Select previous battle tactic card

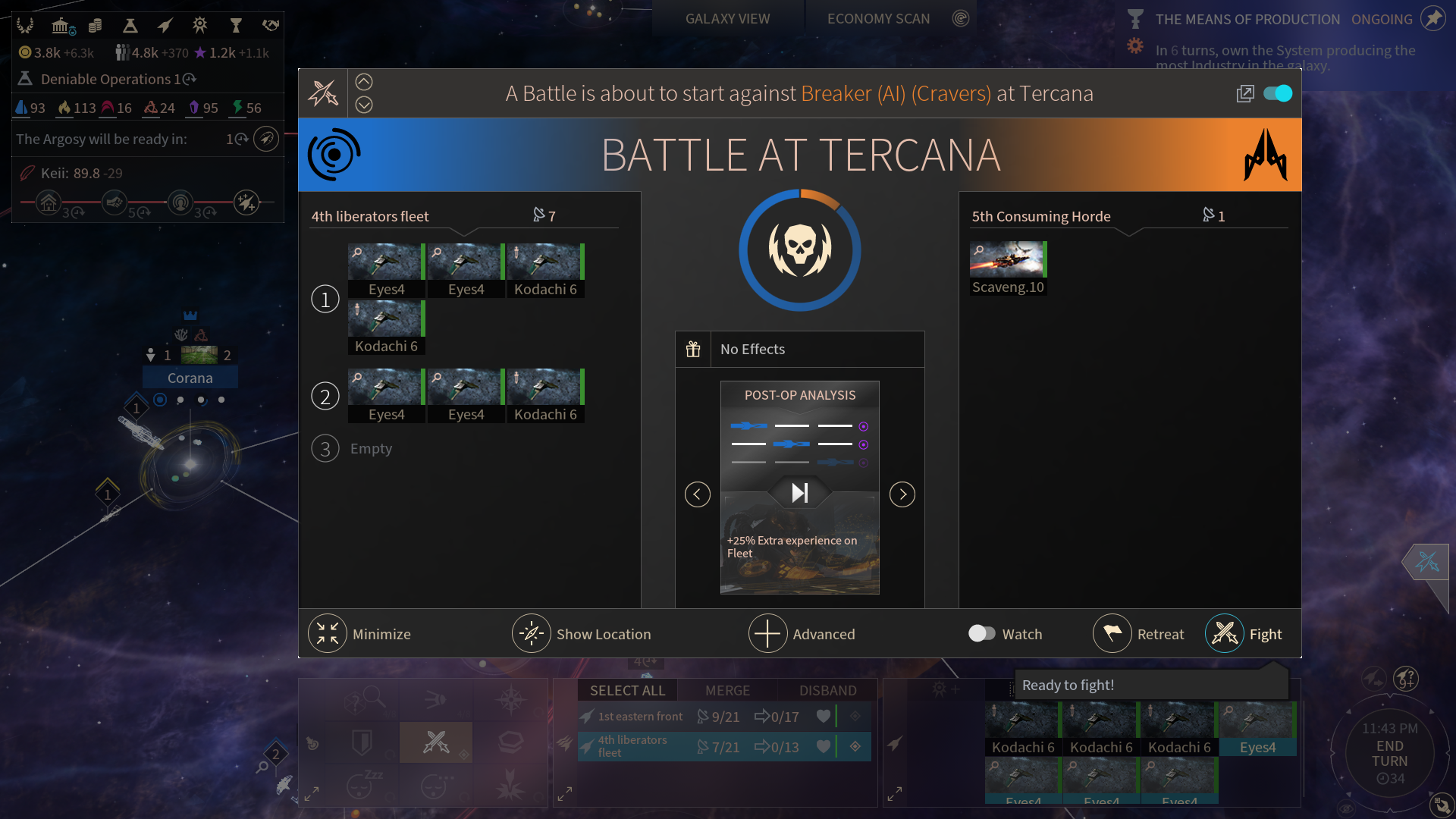coord(697,494)
